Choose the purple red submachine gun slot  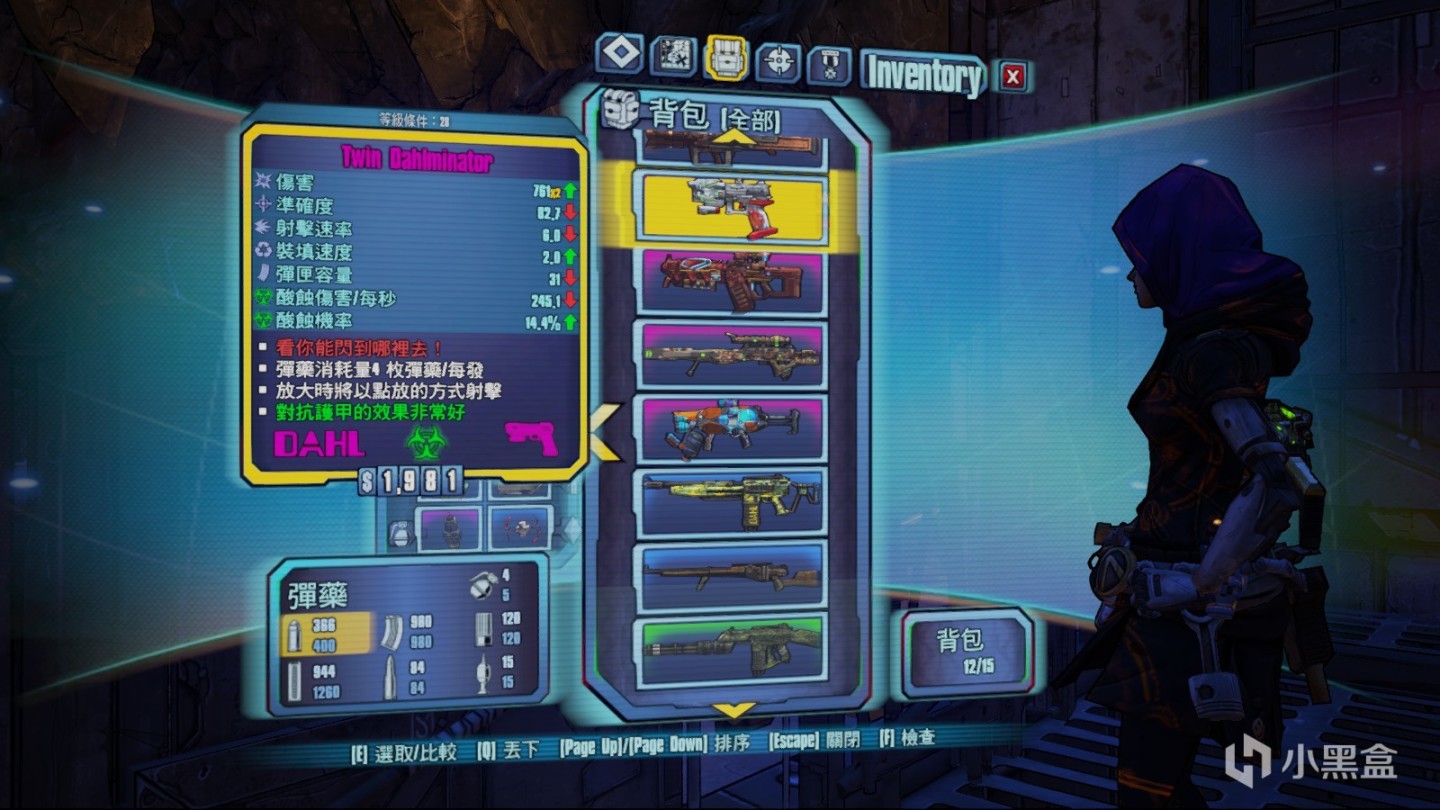click(733, 281)
